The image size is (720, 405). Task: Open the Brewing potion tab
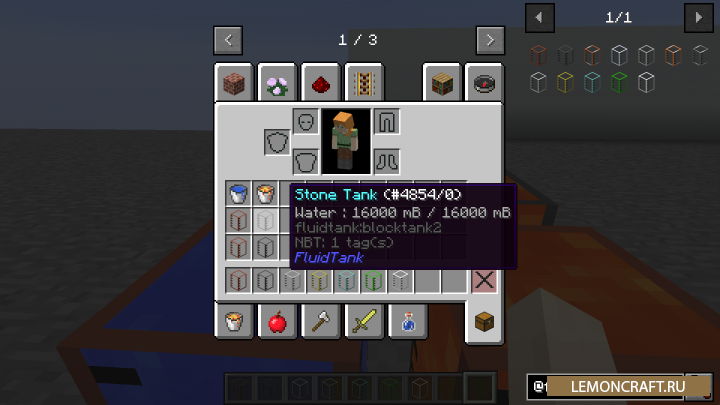409,321
